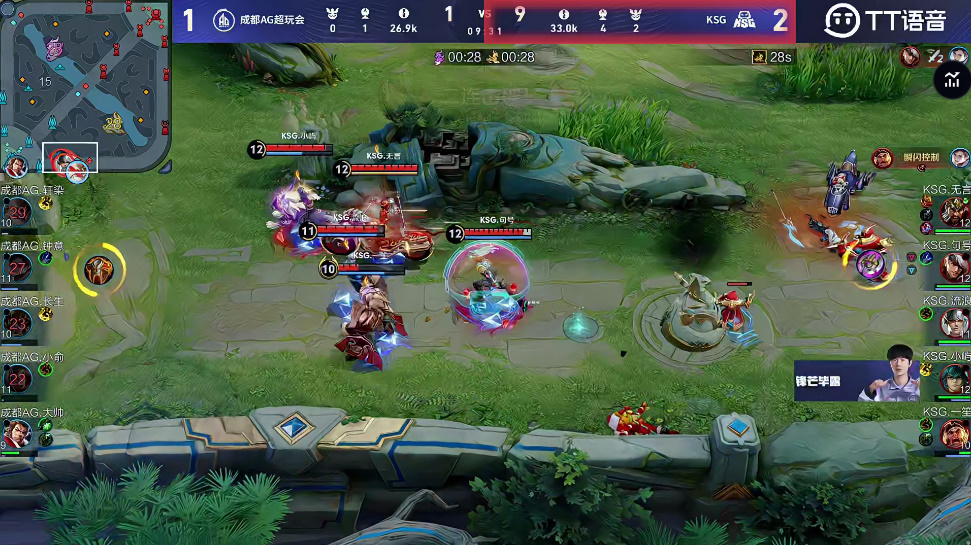This screenshot has width=971, height=545.
Task: Select KSG.一笙 player portrait
Action: coord(954,433)
